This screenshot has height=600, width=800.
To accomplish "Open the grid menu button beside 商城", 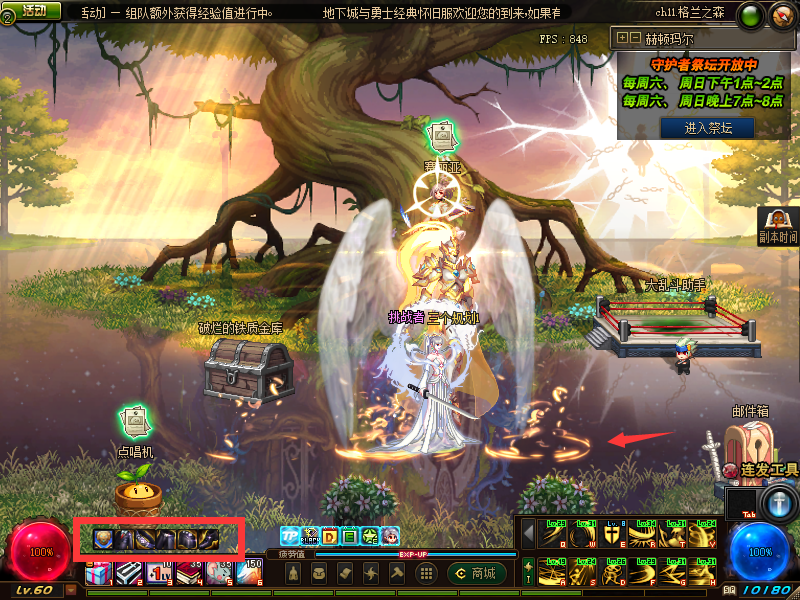I will pos(426,573).
